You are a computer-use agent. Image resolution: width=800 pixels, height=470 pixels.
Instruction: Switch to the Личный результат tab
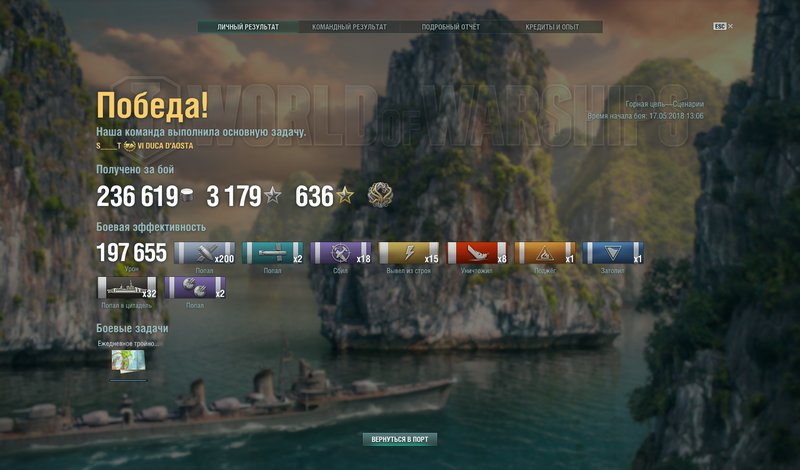[248, 27]
